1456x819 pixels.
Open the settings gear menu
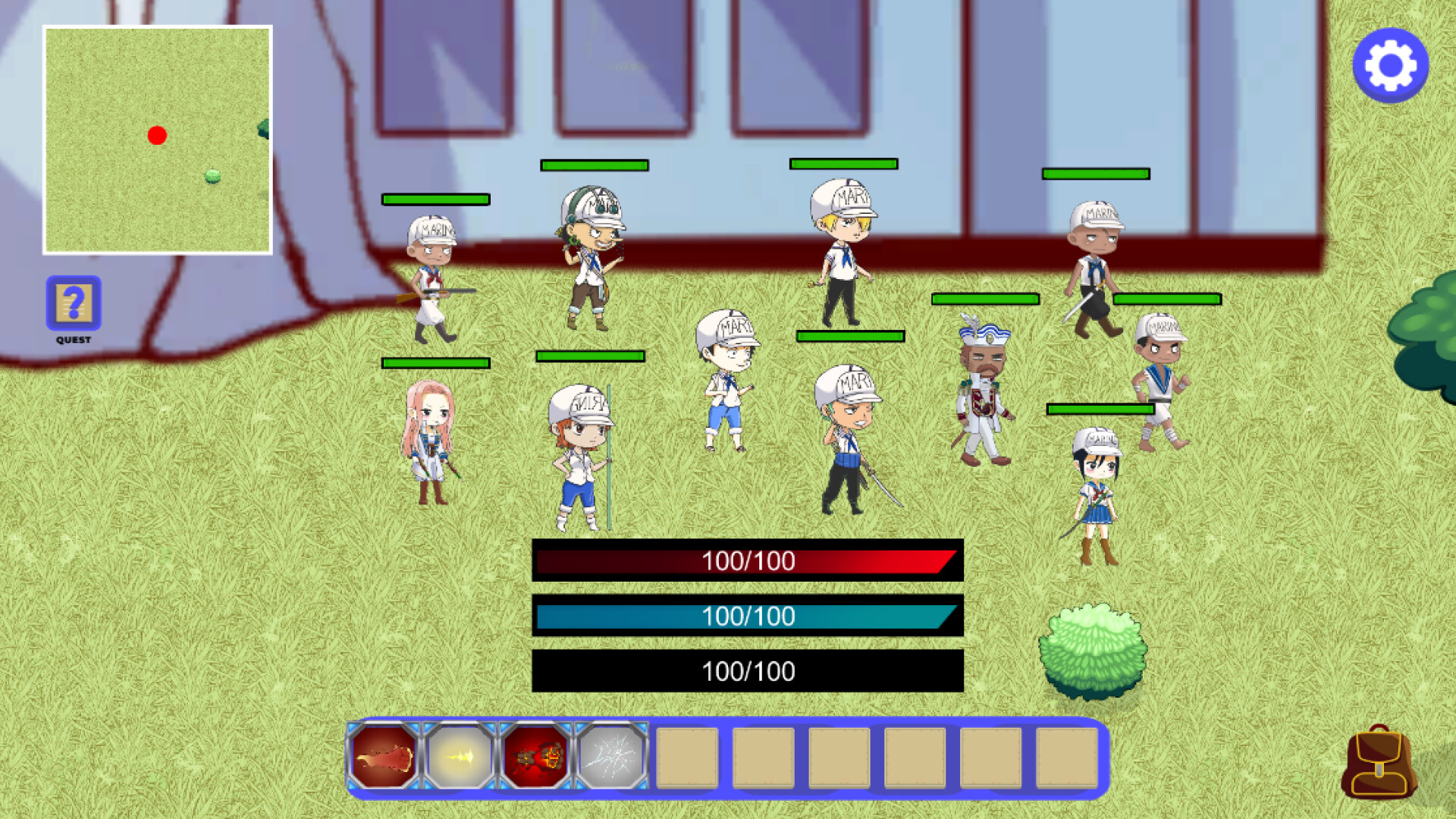tap(1390, 66)
